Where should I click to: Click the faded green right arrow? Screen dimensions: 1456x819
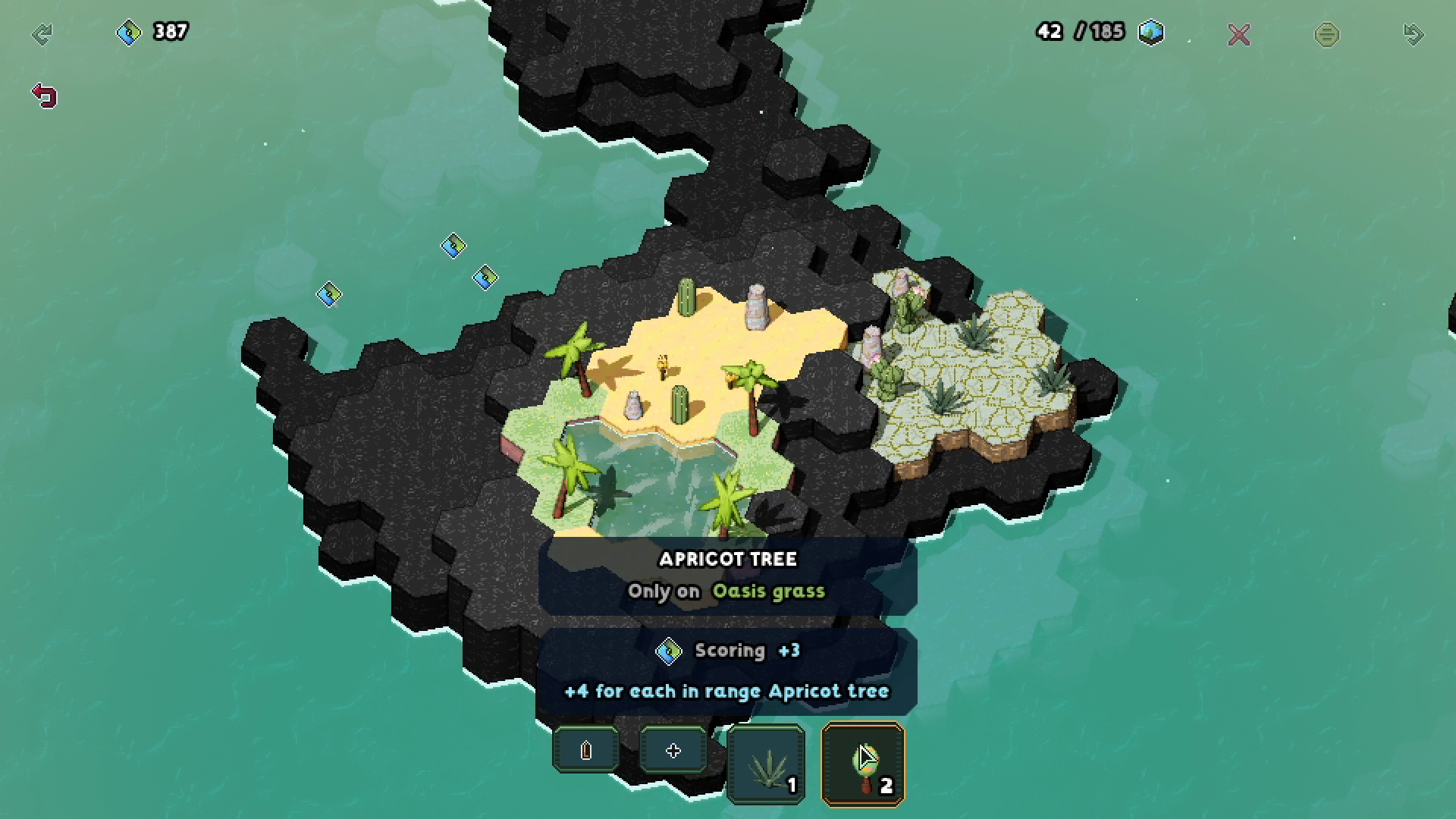1414,34
